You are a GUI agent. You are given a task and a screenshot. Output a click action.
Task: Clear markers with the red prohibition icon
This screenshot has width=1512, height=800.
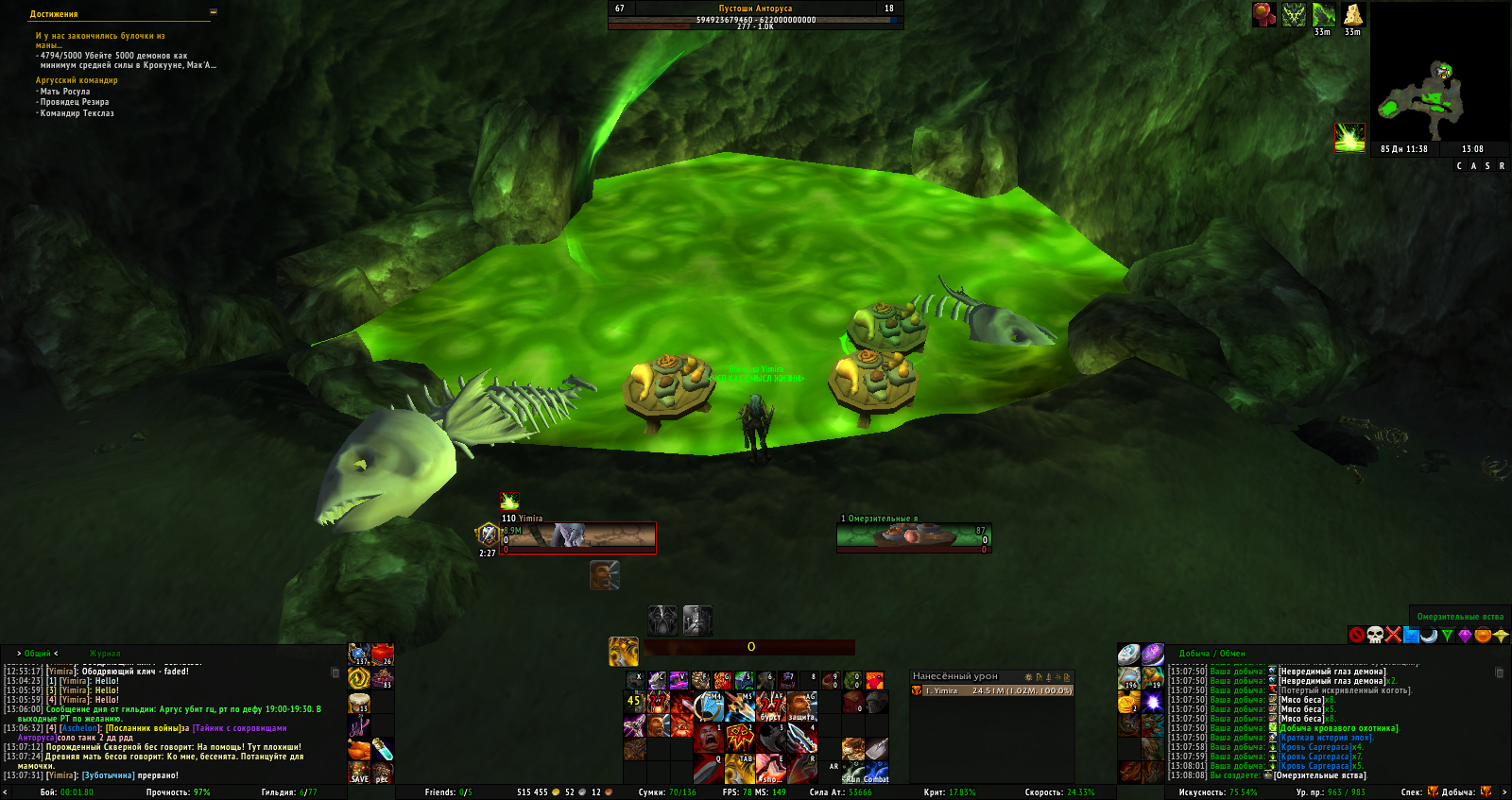(x=1357, y=635)
